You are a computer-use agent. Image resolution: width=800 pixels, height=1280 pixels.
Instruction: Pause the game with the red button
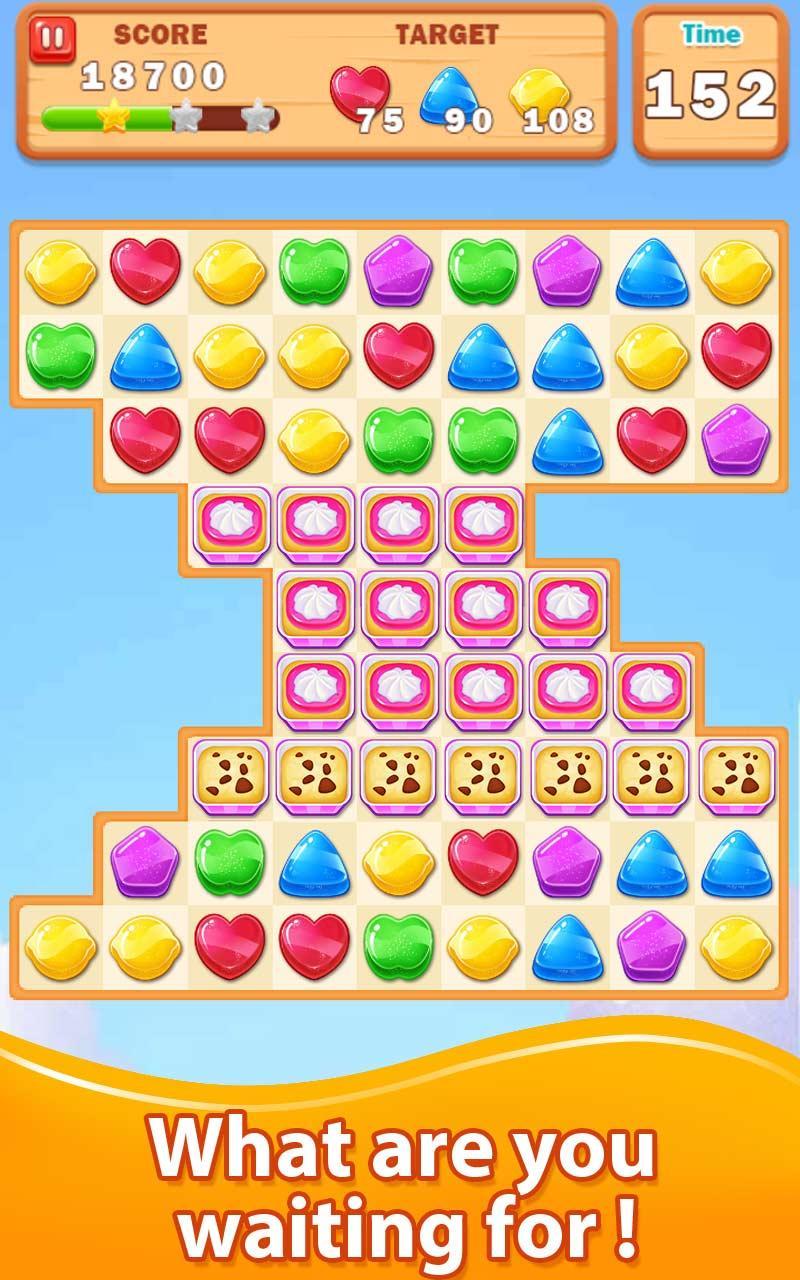click(x=52, y=41)
